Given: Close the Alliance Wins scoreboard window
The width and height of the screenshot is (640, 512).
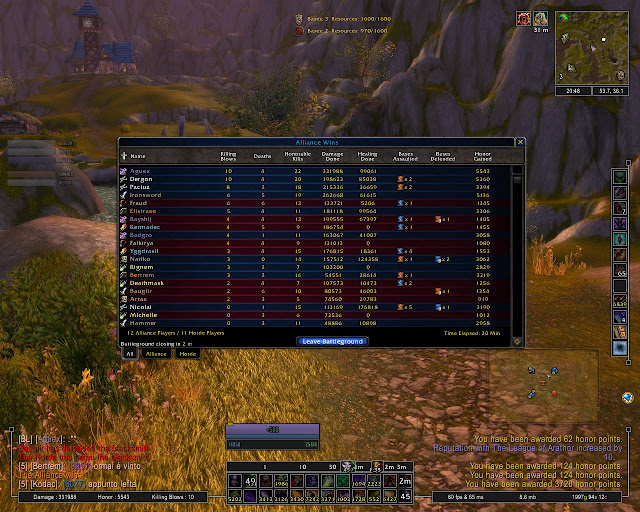Looking at the screenshot, I should 520,142.
